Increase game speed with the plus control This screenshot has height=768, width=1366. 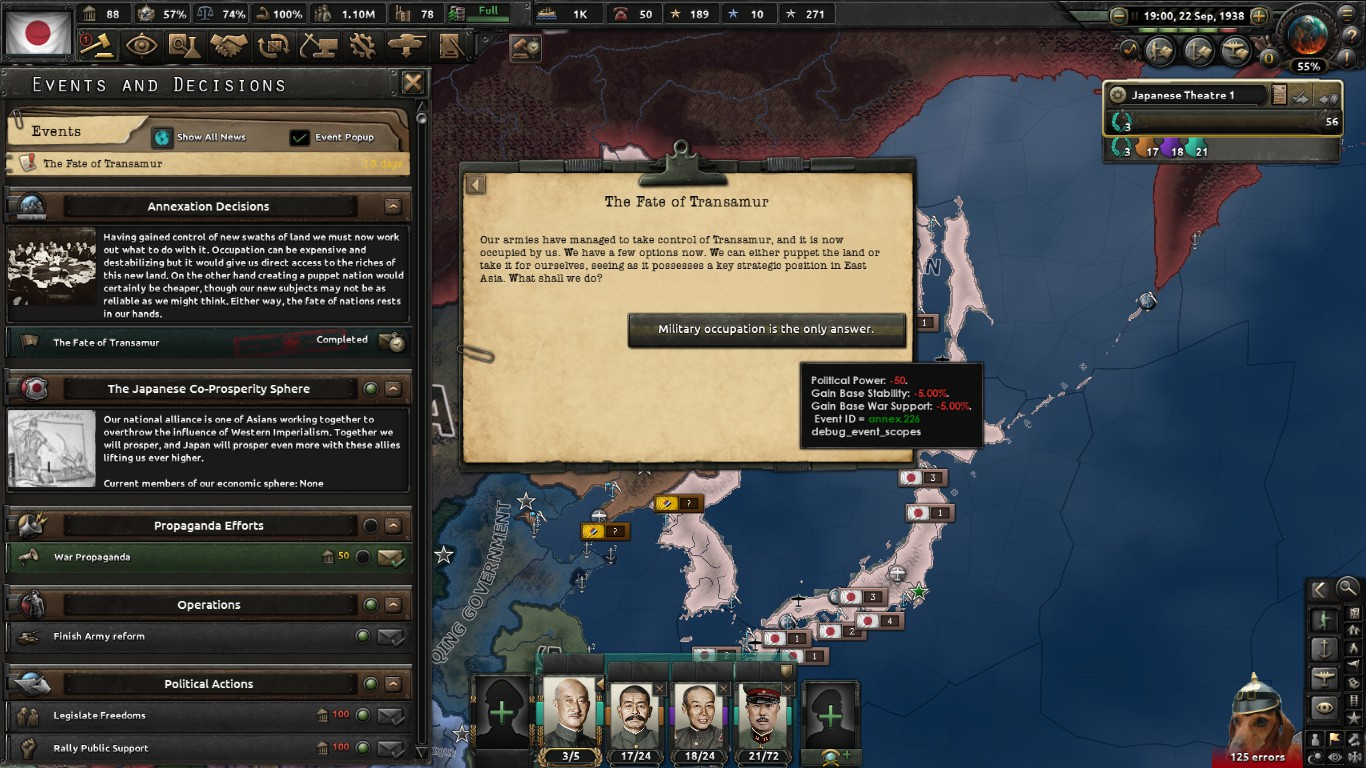[1260, 15]
